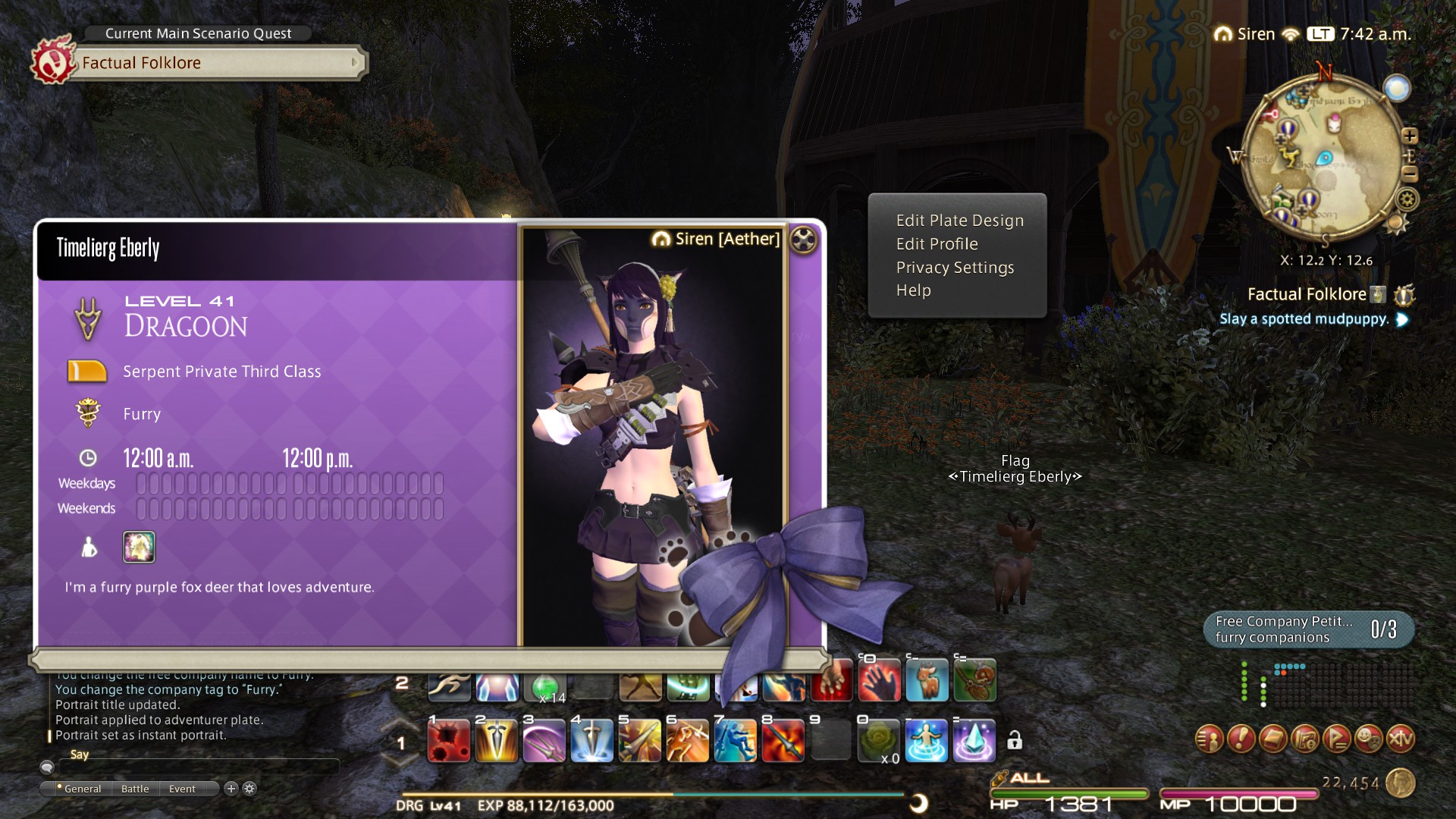This screenshot has width=1456, height=819.
Task: Switch to the Event chat tab
Action: 182,789
